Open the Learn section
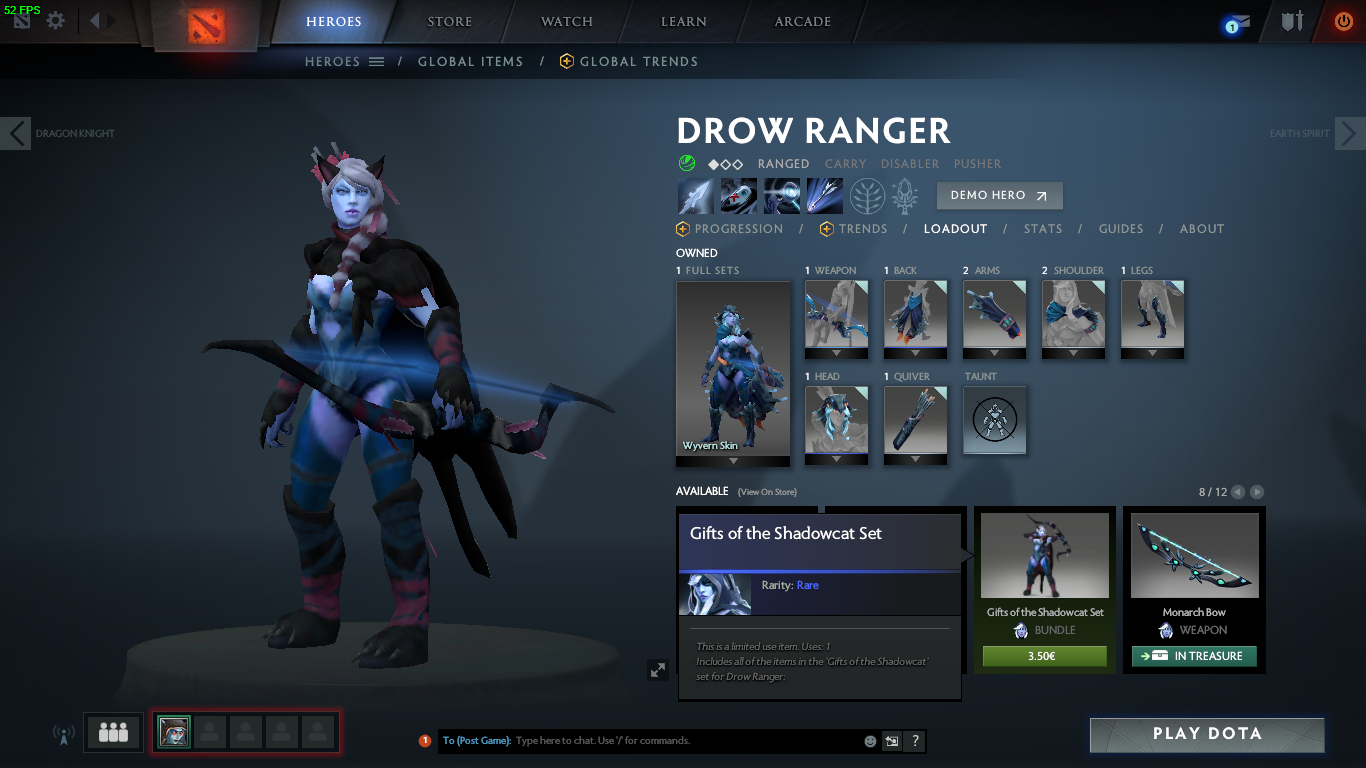The image size is (1366, 768). pyautogui.click(x=684, y=21)
